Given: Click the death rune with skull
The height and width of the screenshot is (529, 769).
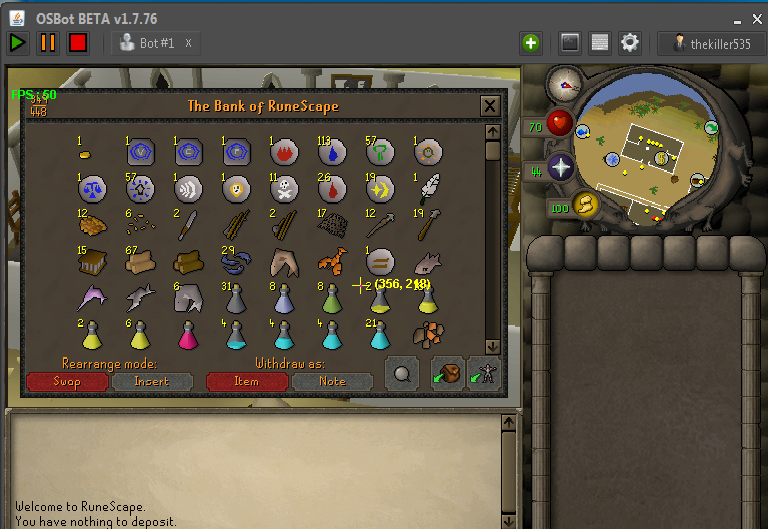Looking at the screenshot, I should click(284, 188).
